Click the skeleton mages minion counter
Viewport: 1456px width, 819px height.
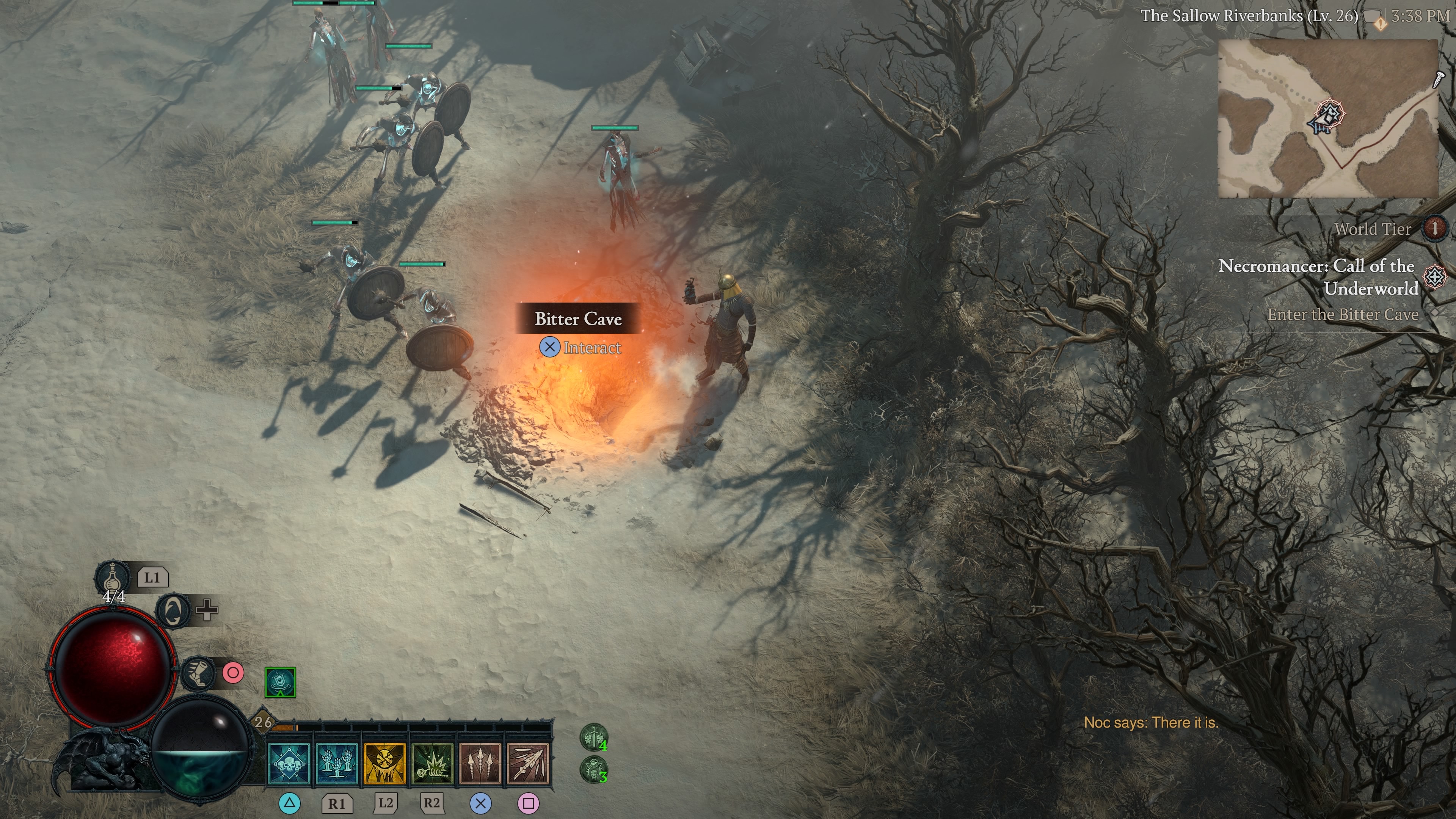tap(593, 770)
